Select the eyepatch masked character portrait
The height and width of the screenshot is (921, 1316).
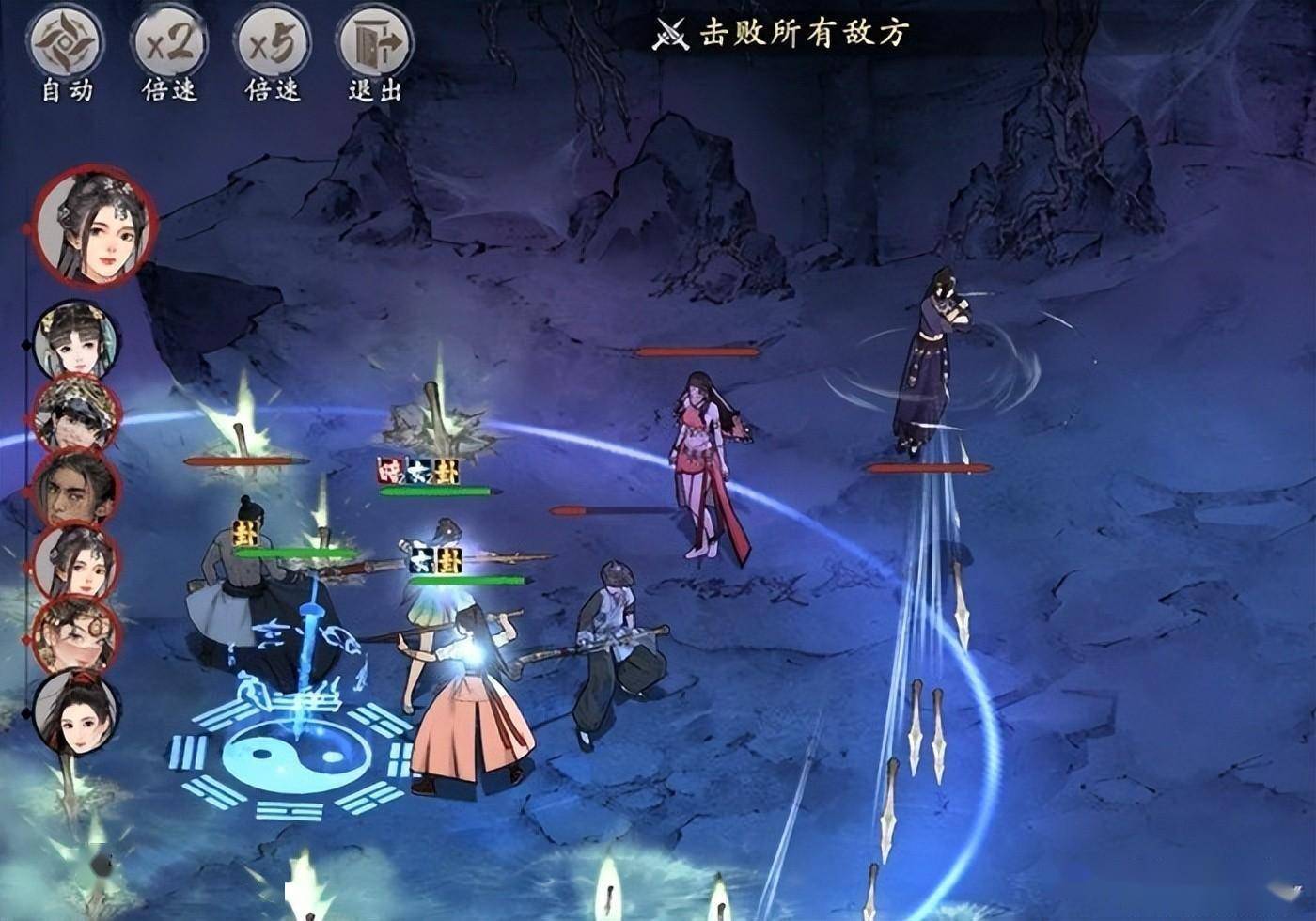pyautogui.click(x=75, y=635)
